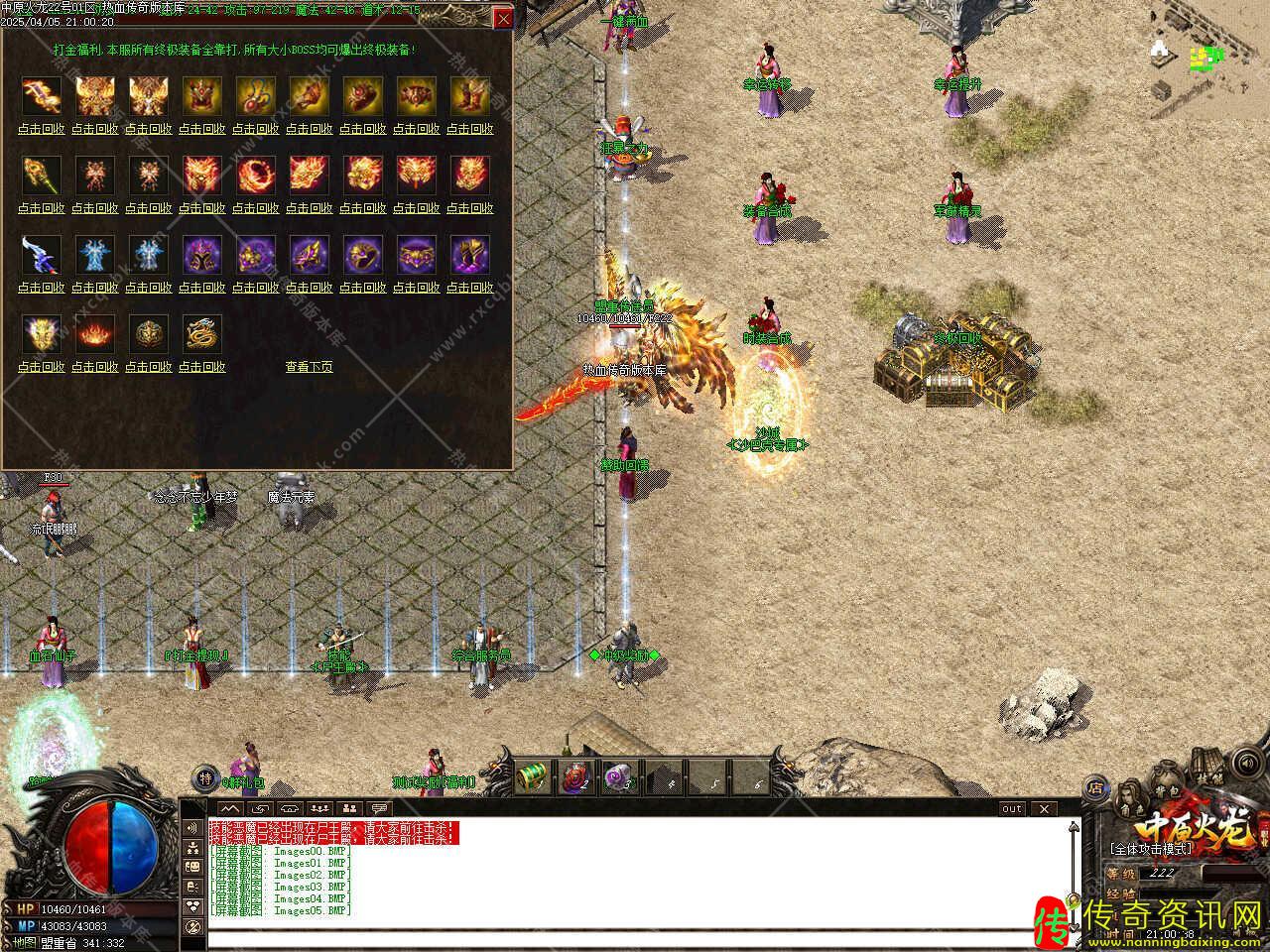Viewport: 1270px width, 952px height.
Task: Choose the golden flame sword icon
Action: point(41,96)
